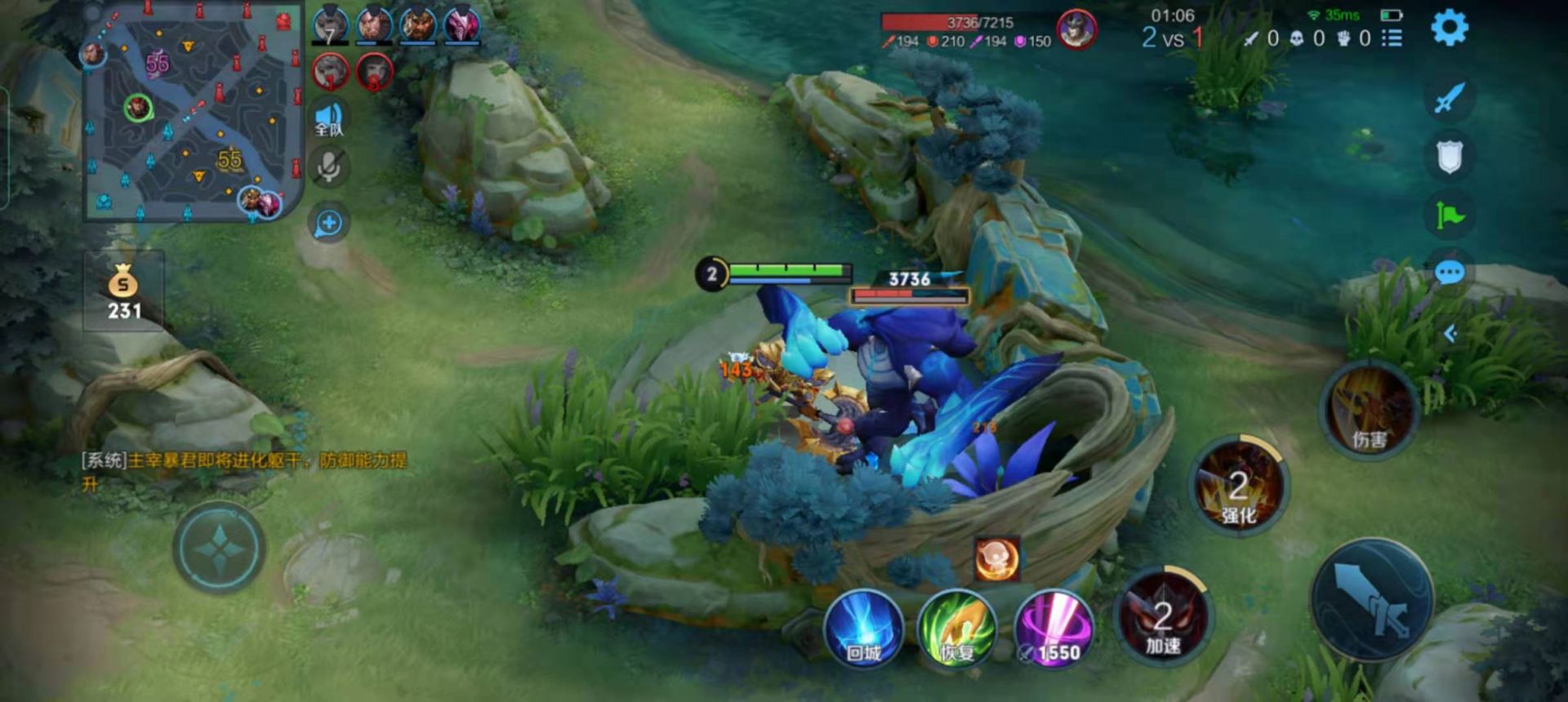The width and height of the screenshot is (1568, 702).
Task: Send the defend shield signal
Action: 1450,157
